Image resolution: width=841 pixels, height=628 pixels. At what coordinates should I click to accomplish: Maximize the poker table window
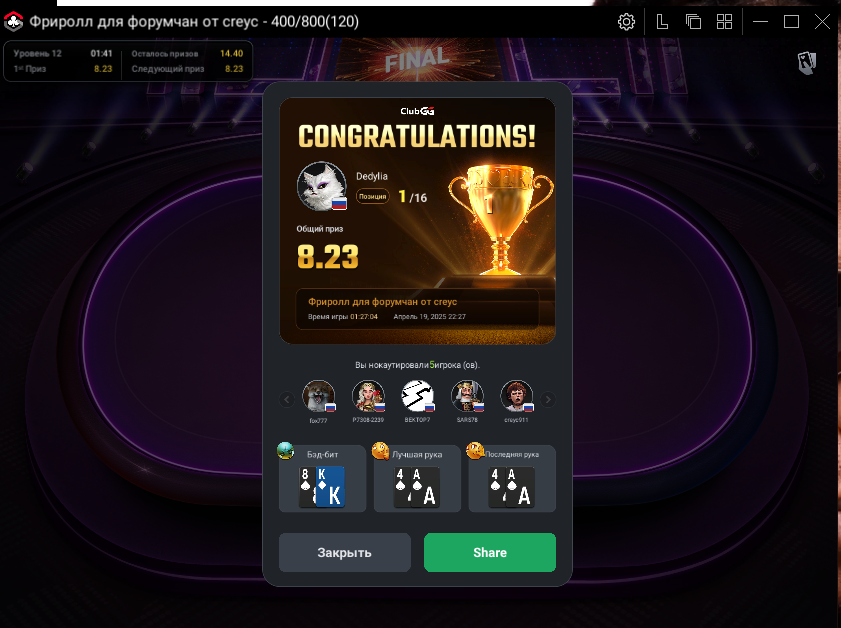coord(791,22)
